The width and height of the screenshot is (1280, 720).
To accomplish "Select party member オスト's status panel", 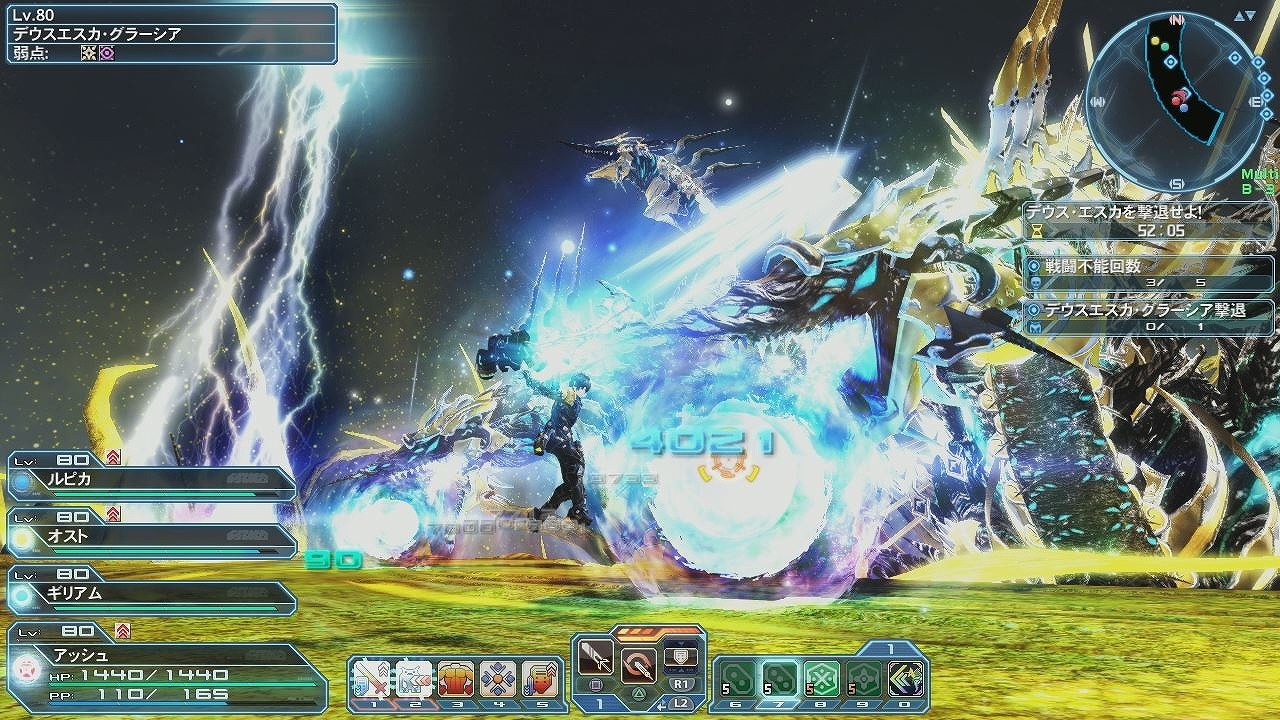I will click(152, 538).
